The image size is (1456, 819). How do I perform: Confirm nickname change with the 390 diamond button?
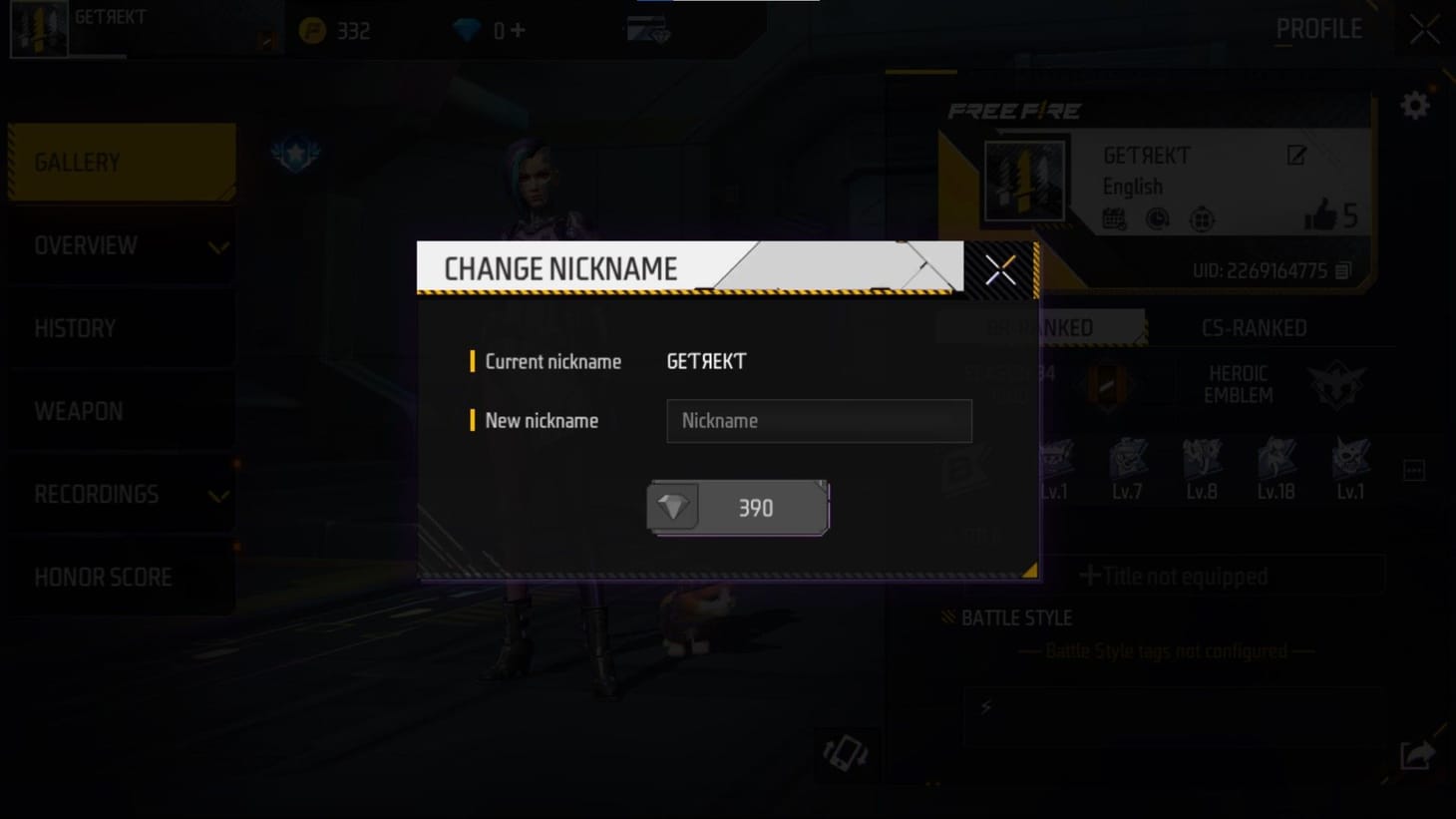736,507
